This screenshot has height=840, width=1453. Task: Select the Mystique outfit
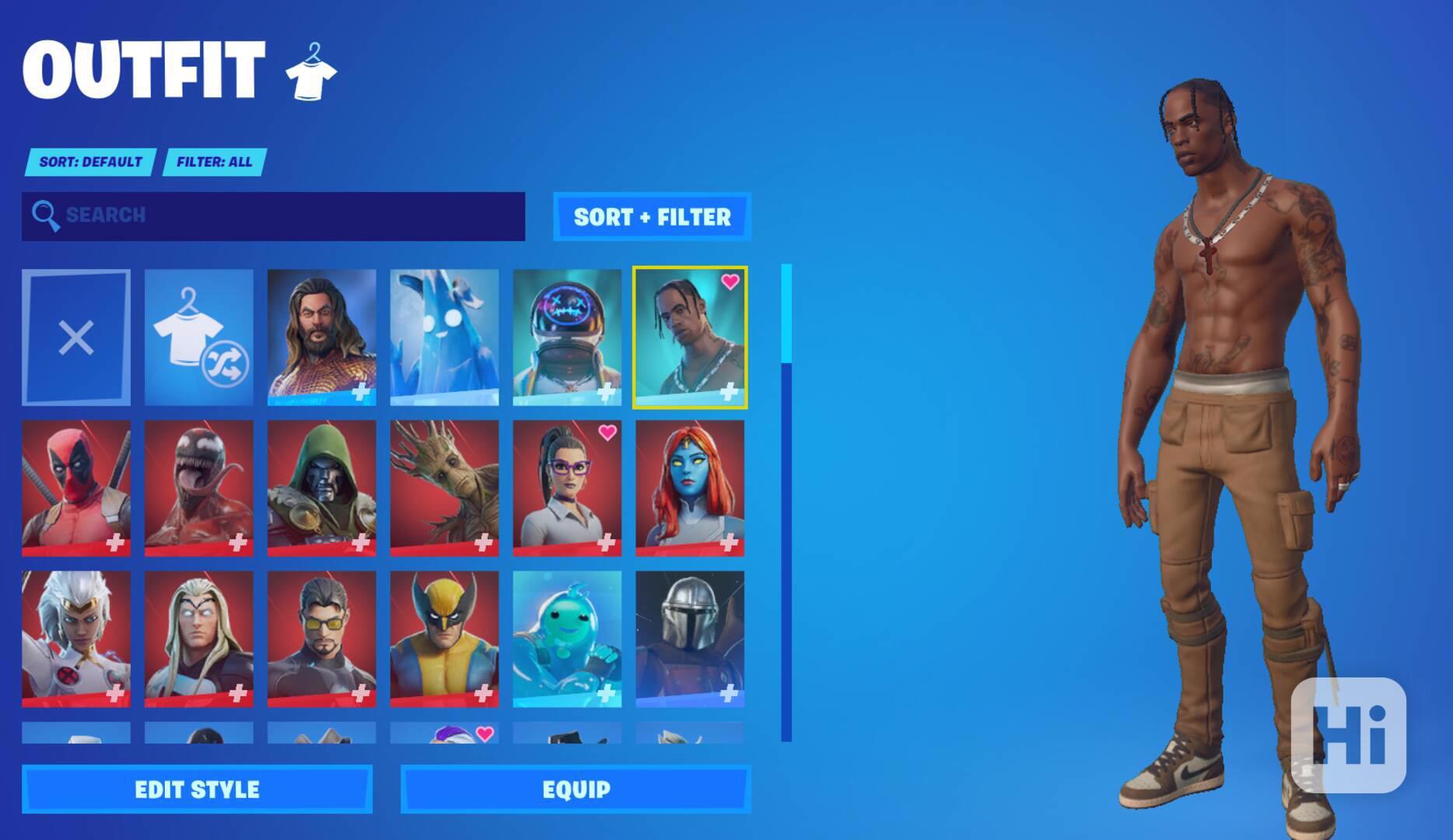690,488
